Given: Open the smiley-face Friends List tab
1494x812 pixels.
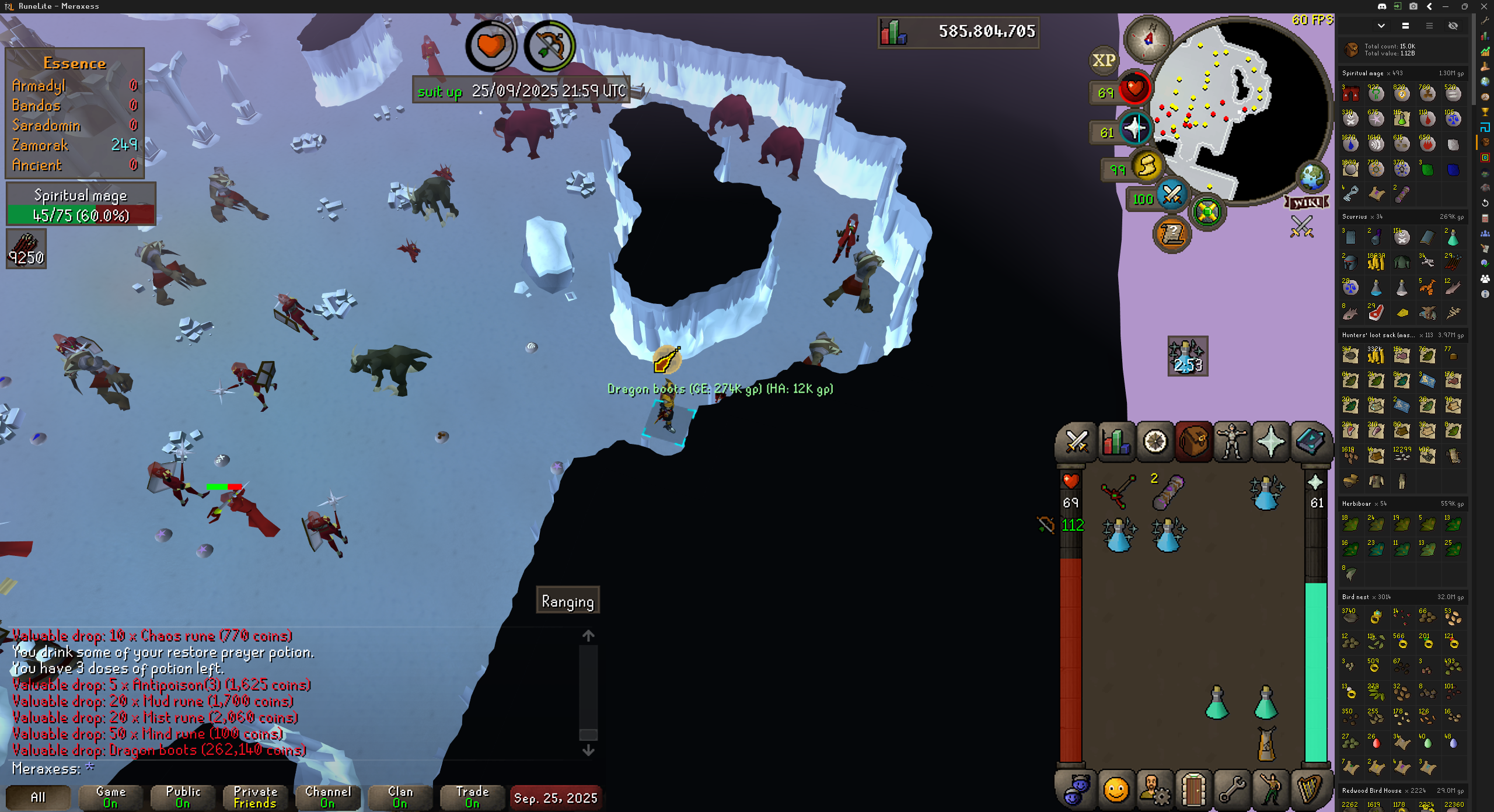Looking at the screenshot, I should (x=1116, y=790).
